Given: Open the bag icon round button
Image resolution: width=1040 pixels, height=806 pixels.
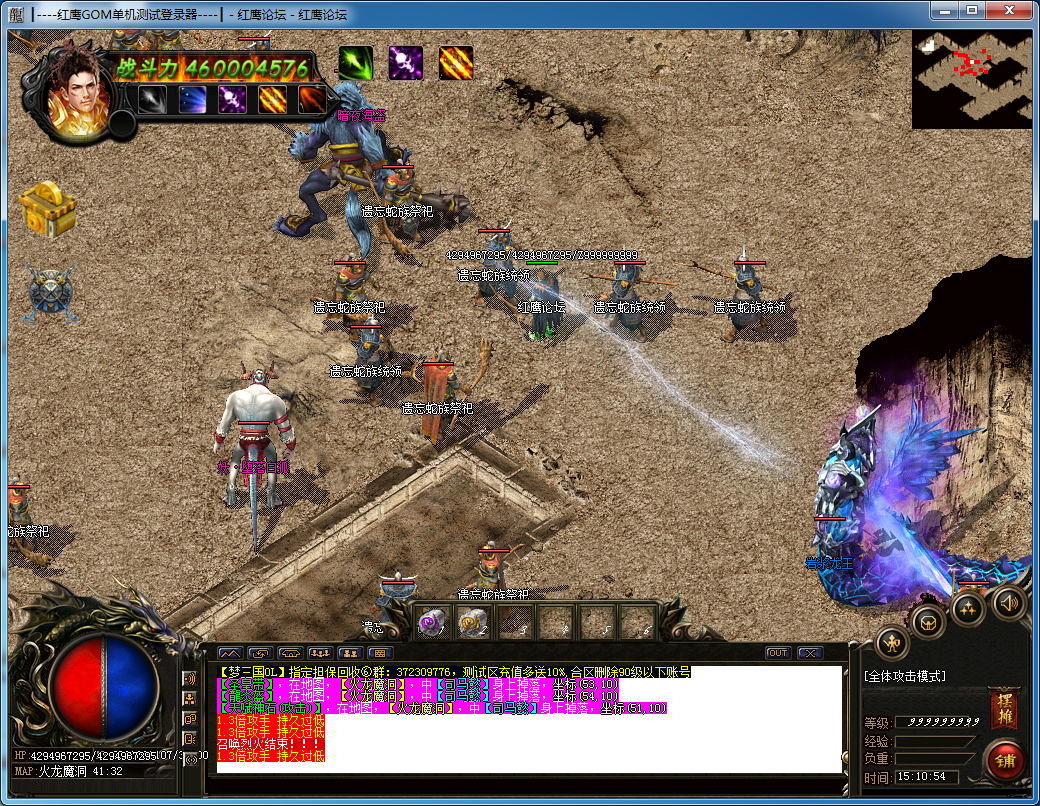Looking at the screenshot, I should (930, 622).
